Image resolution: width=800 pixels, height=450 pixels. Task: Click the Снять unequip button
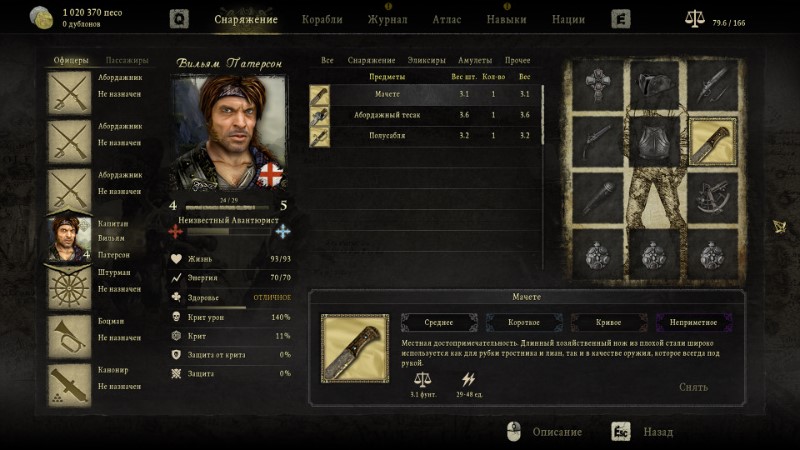[x=693, y=387]
